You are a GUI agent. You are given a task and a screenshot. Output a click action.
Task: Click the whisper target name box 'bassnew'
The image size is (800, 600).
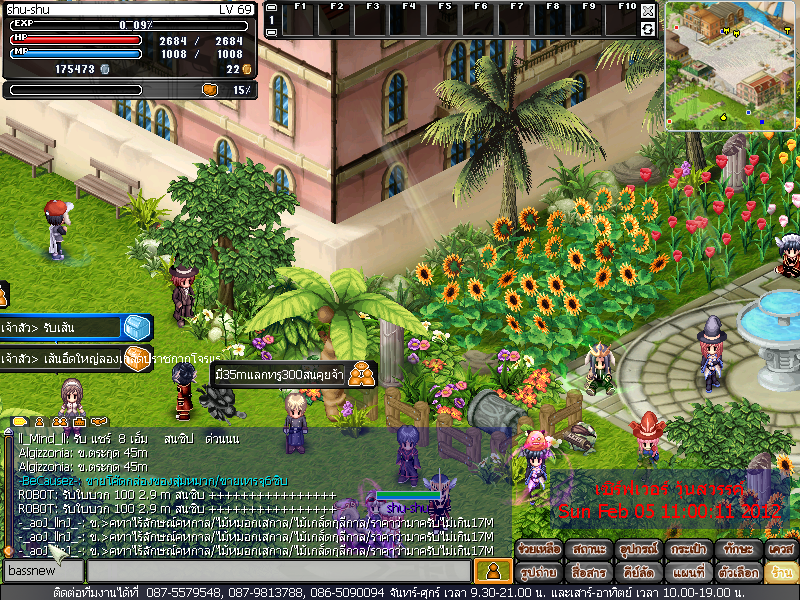[x=42, y=571]
